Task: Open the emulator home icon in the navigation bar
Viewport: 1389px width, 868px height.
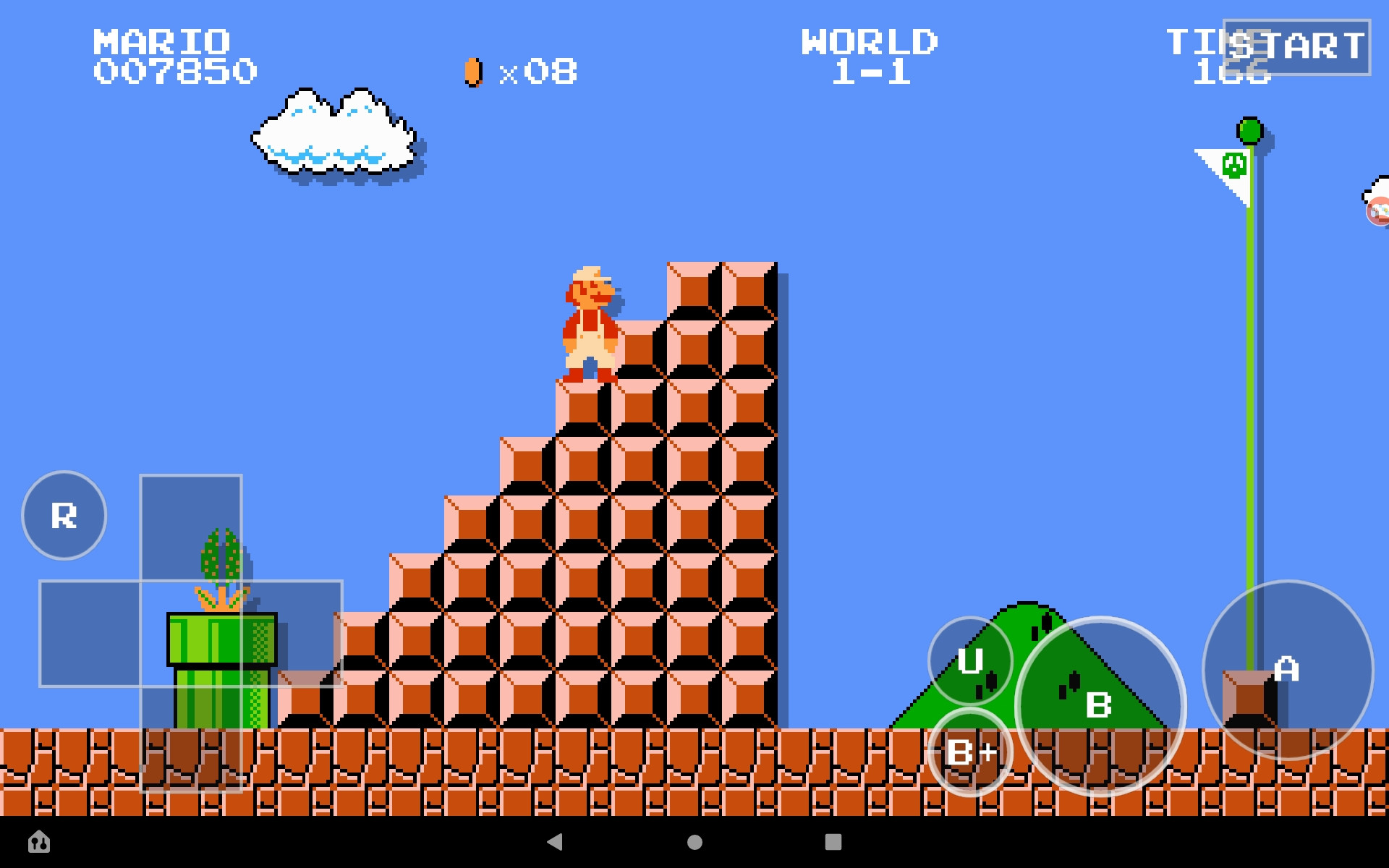Action: click(x=40, y=843)
